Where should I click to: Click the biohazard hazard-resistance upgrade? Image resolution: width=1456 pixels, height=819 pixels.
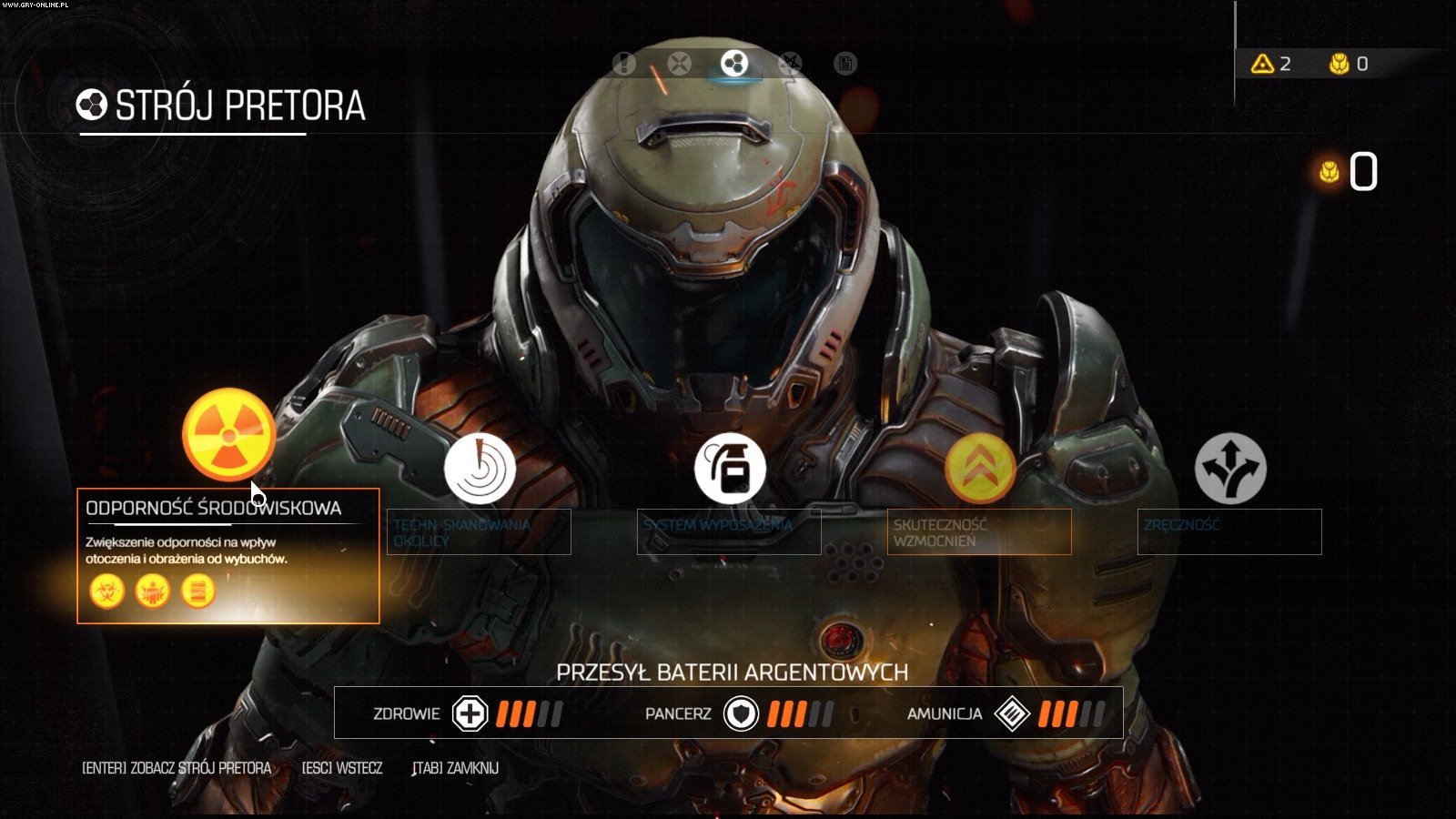coord(106,591)
